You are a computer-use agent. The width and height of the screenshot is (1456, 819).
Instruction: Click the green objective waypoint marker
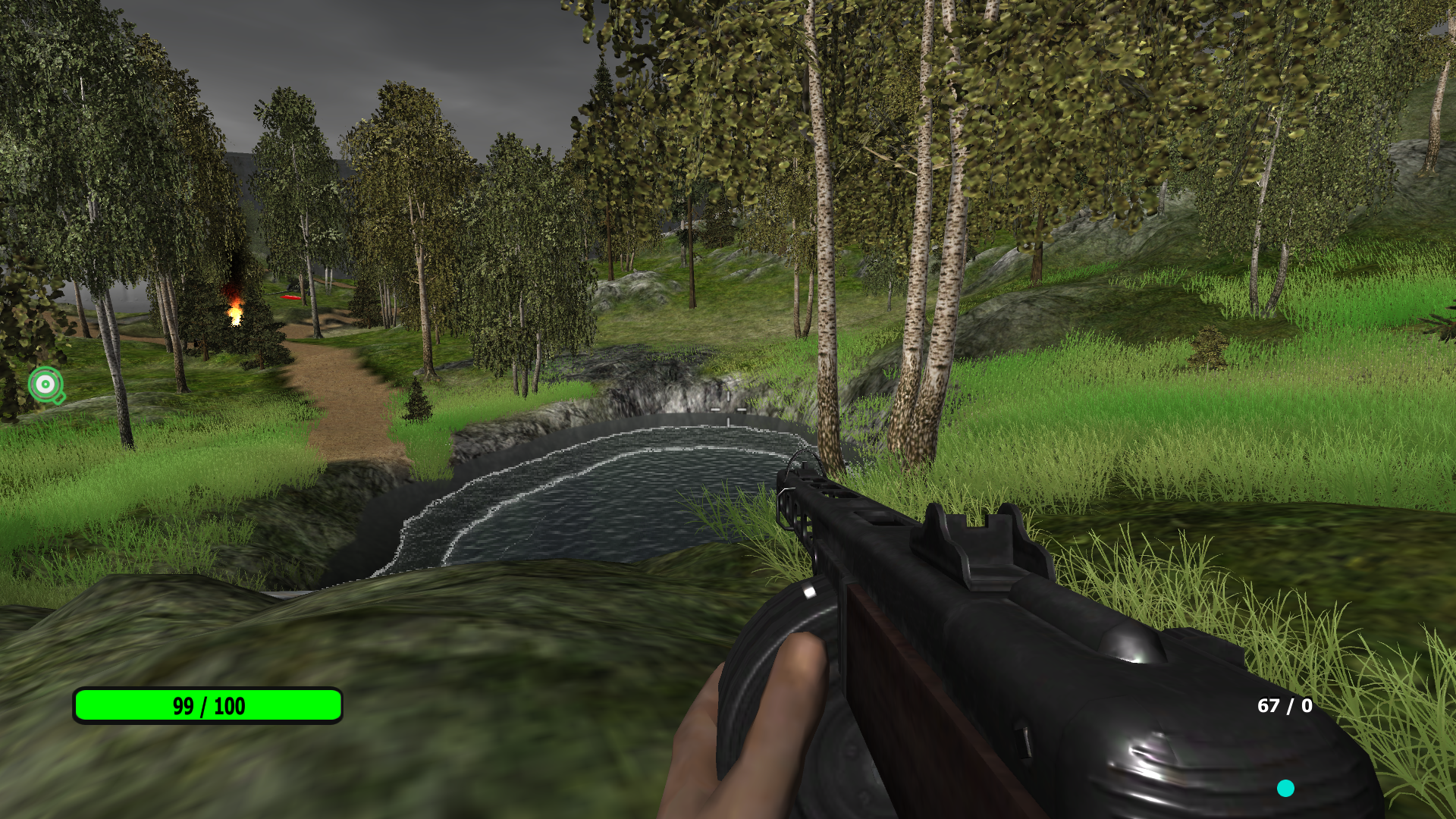coord(45,385)
